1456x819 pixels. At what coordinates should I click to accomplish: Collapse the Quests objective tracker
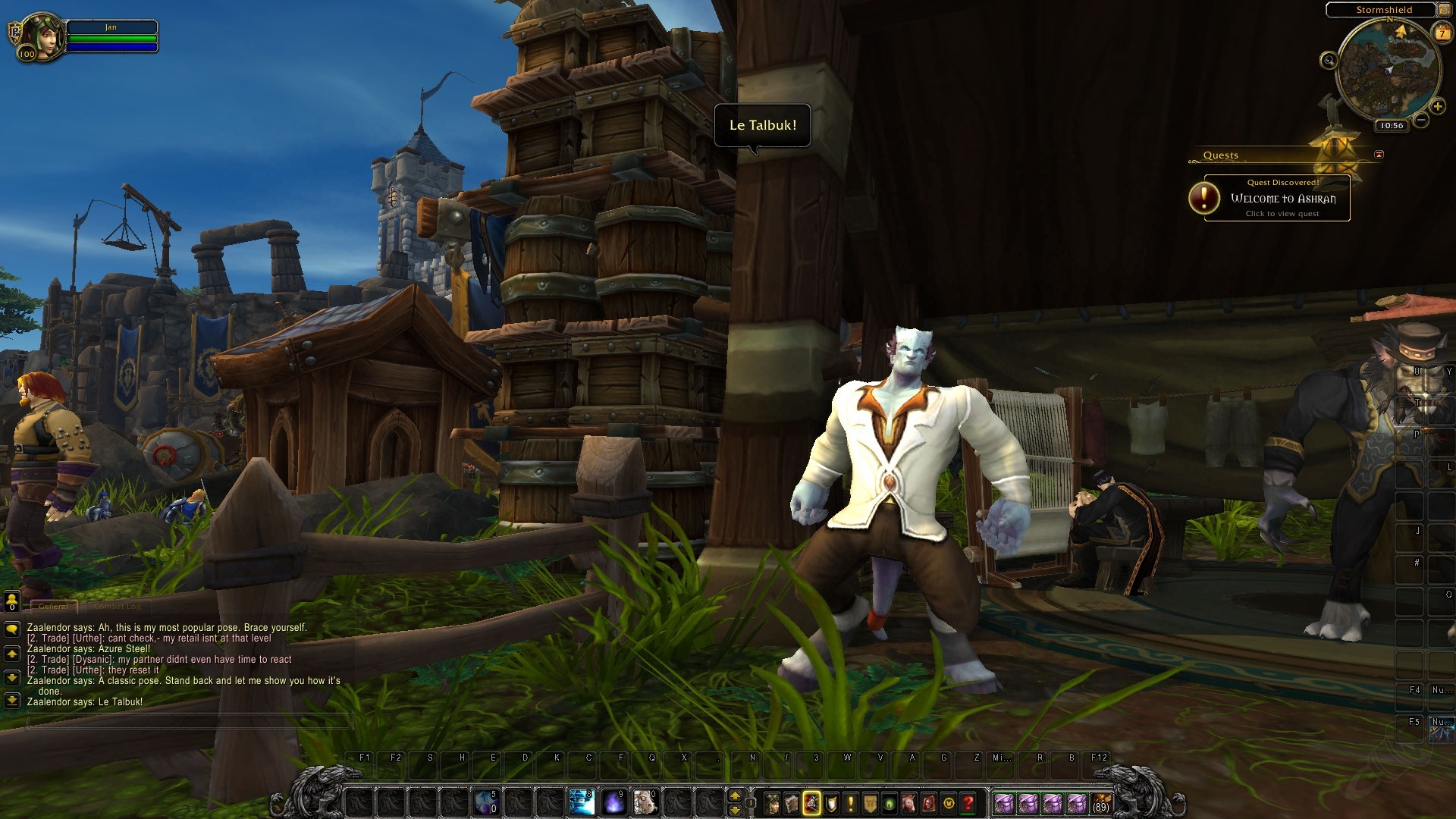[x=1377, y=154]
